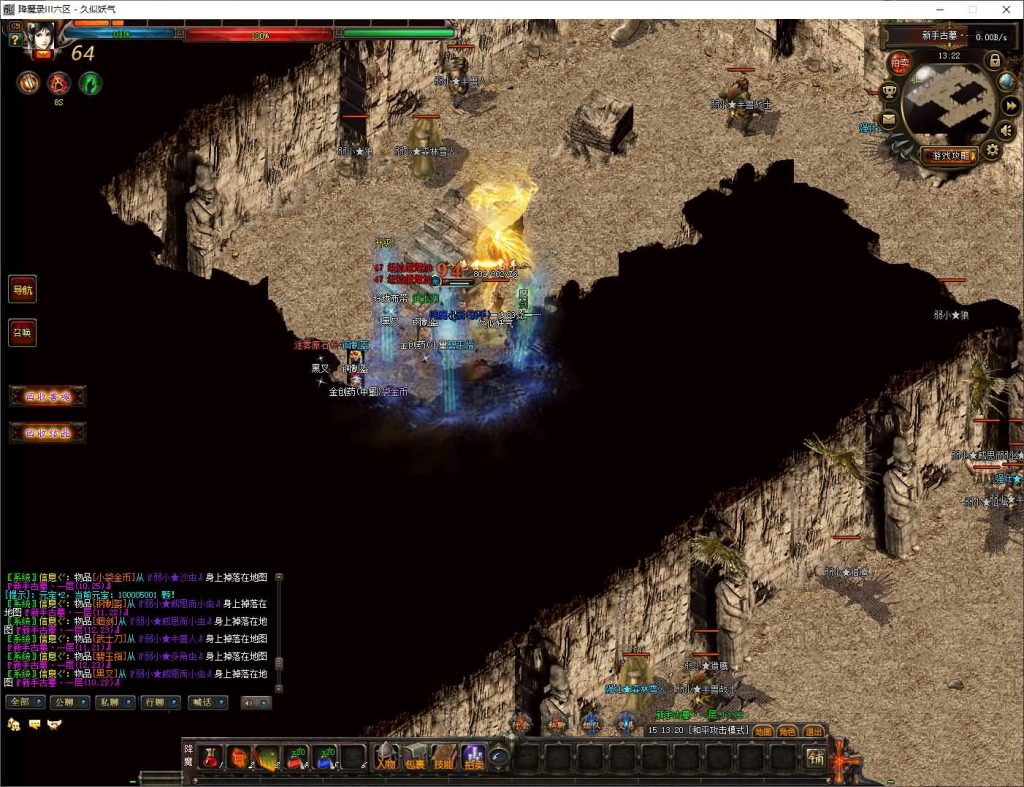Toggle the speaker sound icon by minimap
This screenshot has width=1024, height=787.
pos(1006,129)
